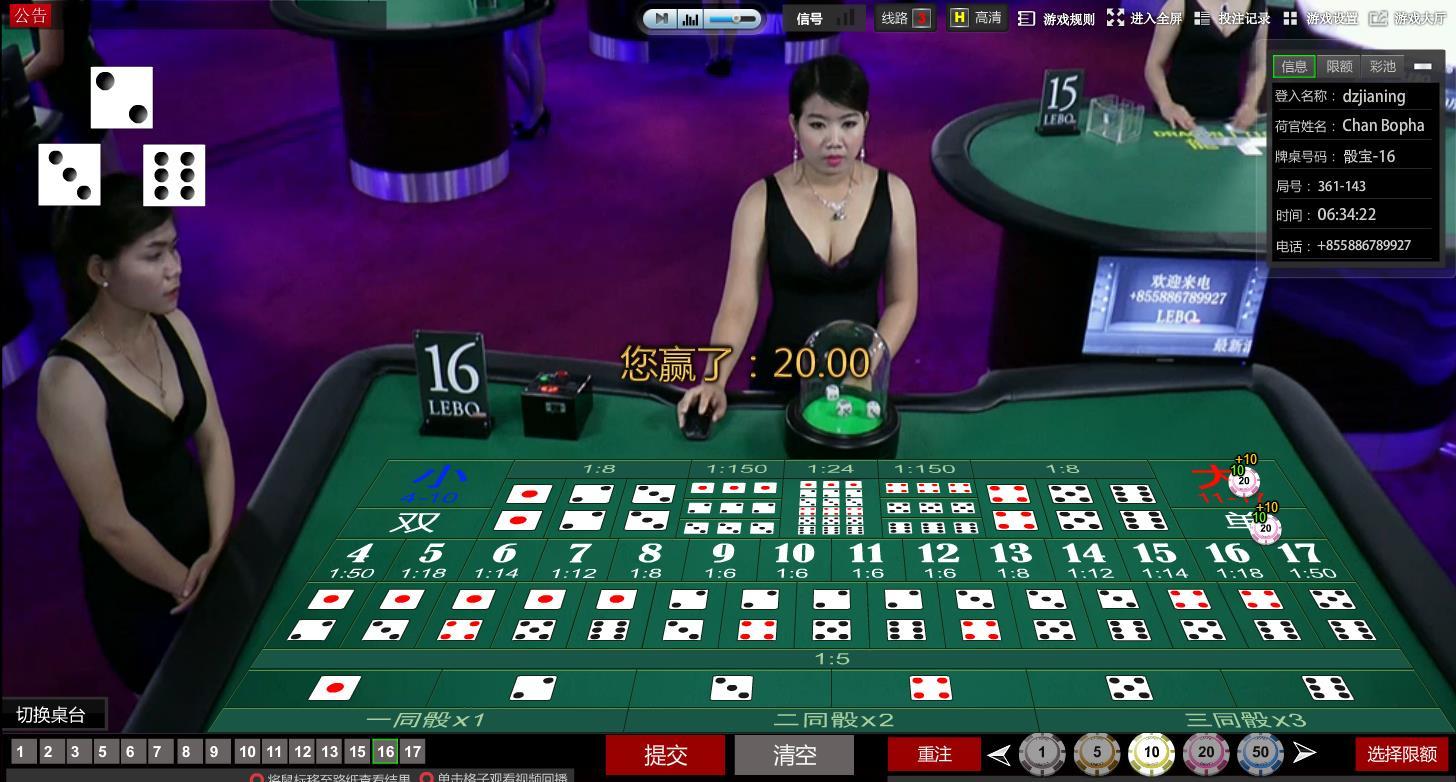Clear all bets with 清空

click(x=795, y=755)
